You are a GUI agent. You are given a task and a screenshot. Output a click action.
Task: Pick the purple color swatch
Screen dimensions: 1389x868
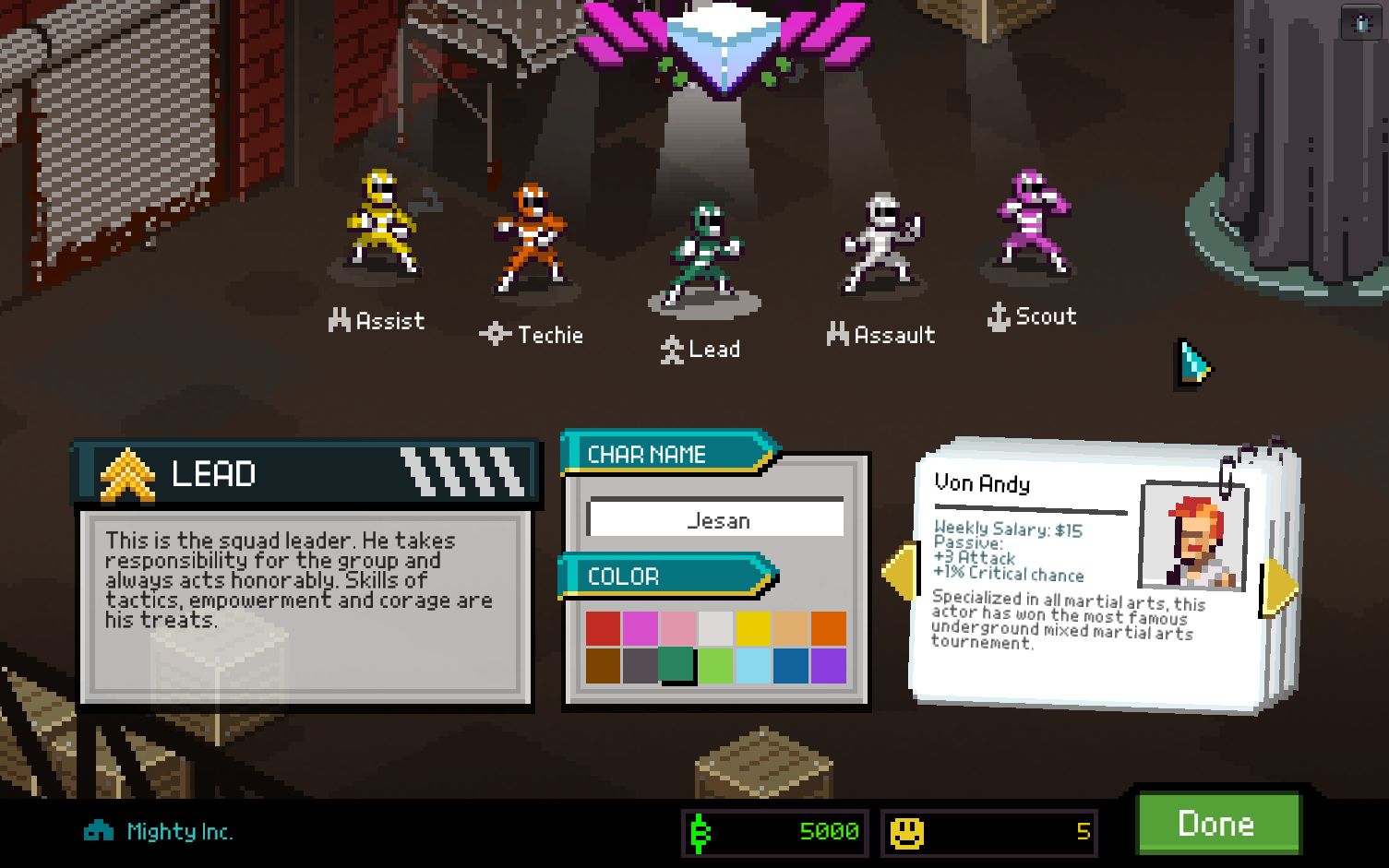point(828,666)
